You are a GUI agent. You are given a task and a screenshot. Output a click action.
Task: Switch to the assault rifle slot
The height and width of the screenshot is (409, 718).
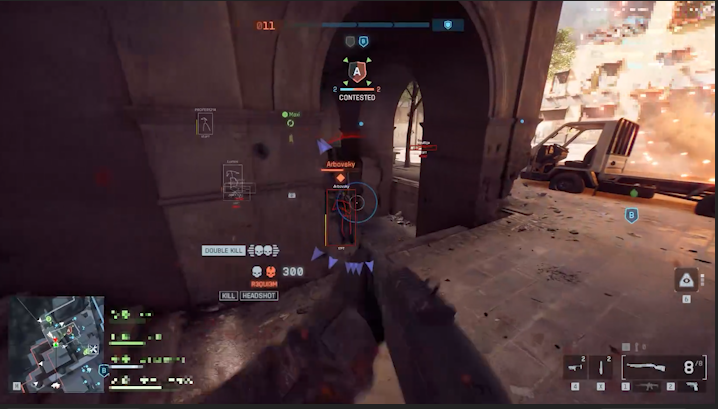(x=649, y=386)
